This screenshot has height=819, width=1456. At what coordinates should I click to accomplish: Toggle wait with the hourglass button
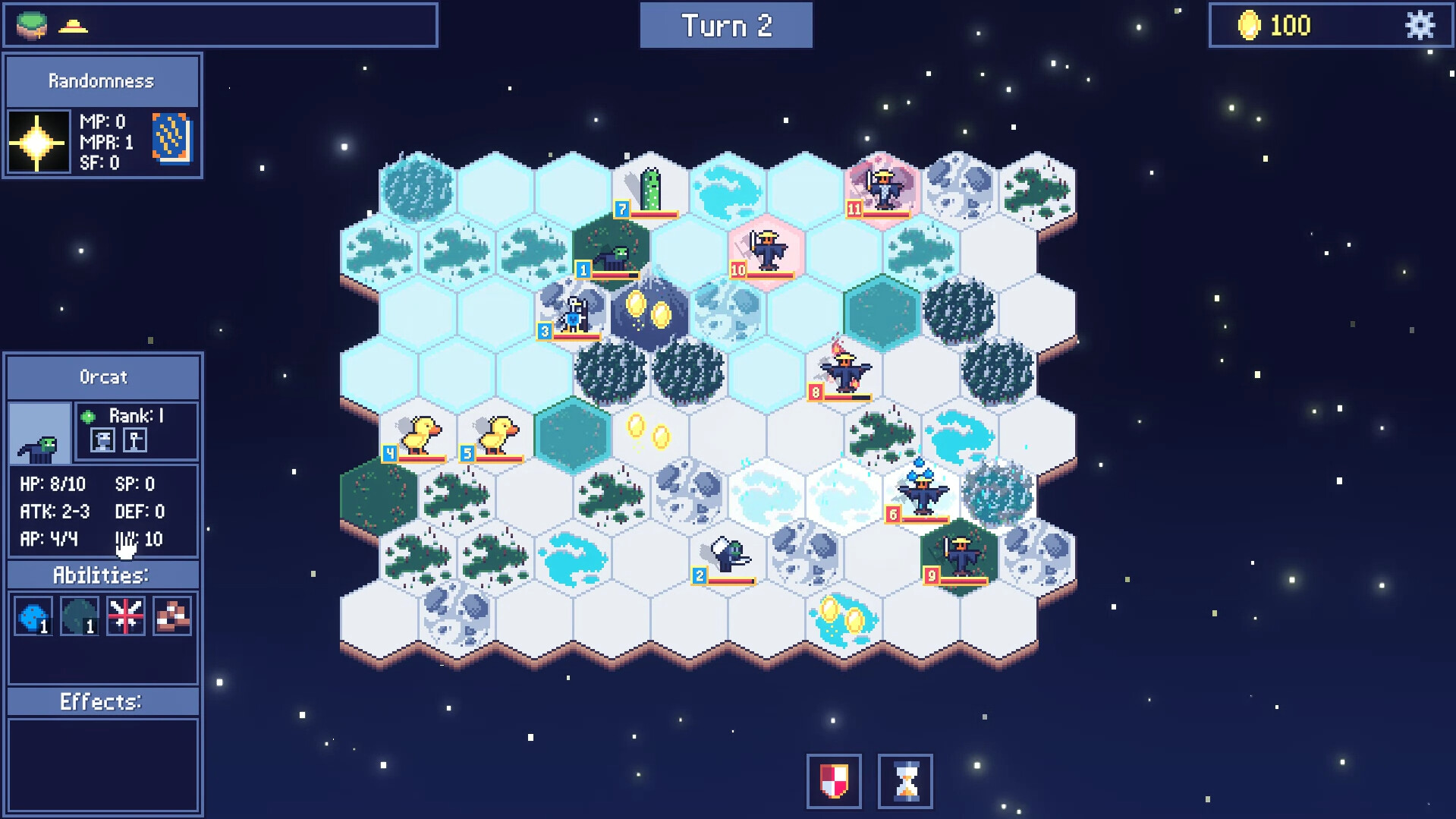[x=904, y=782]
